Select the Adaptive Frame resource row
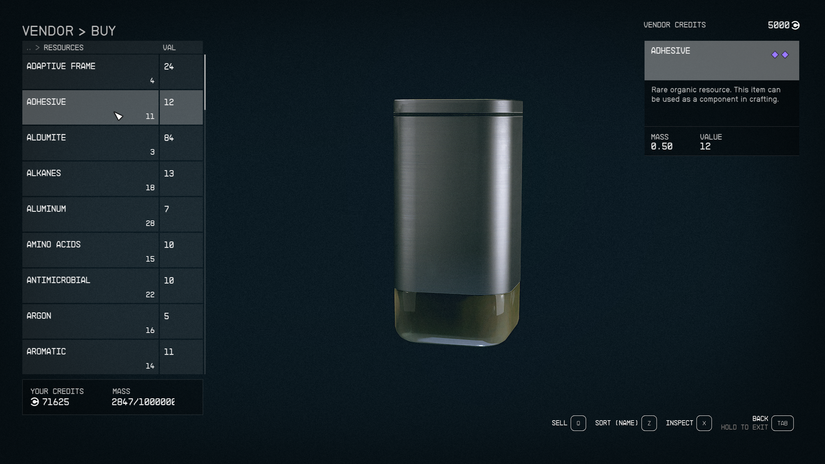 [x=90, y=72]
